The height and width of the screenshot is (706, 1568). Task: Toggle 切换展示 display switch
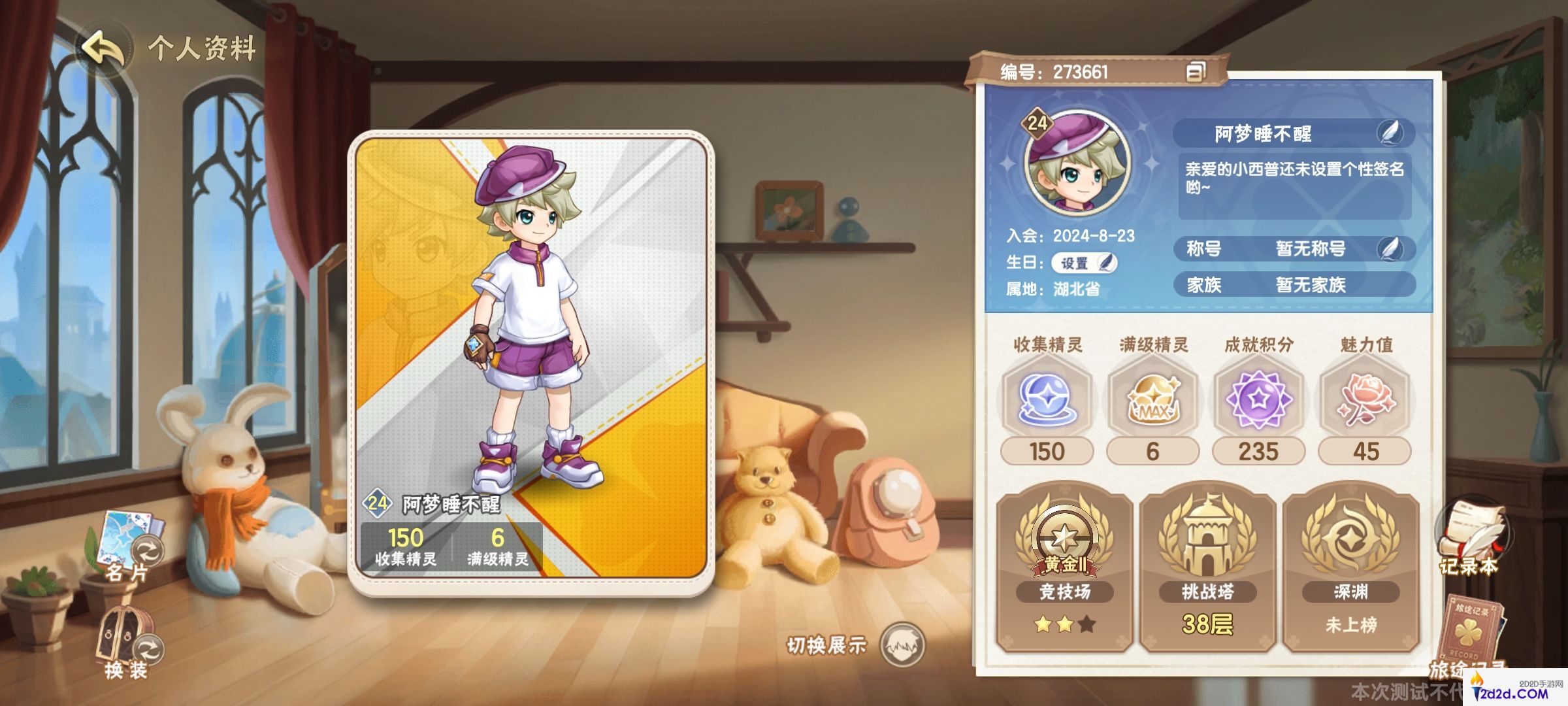click(902, 645)
